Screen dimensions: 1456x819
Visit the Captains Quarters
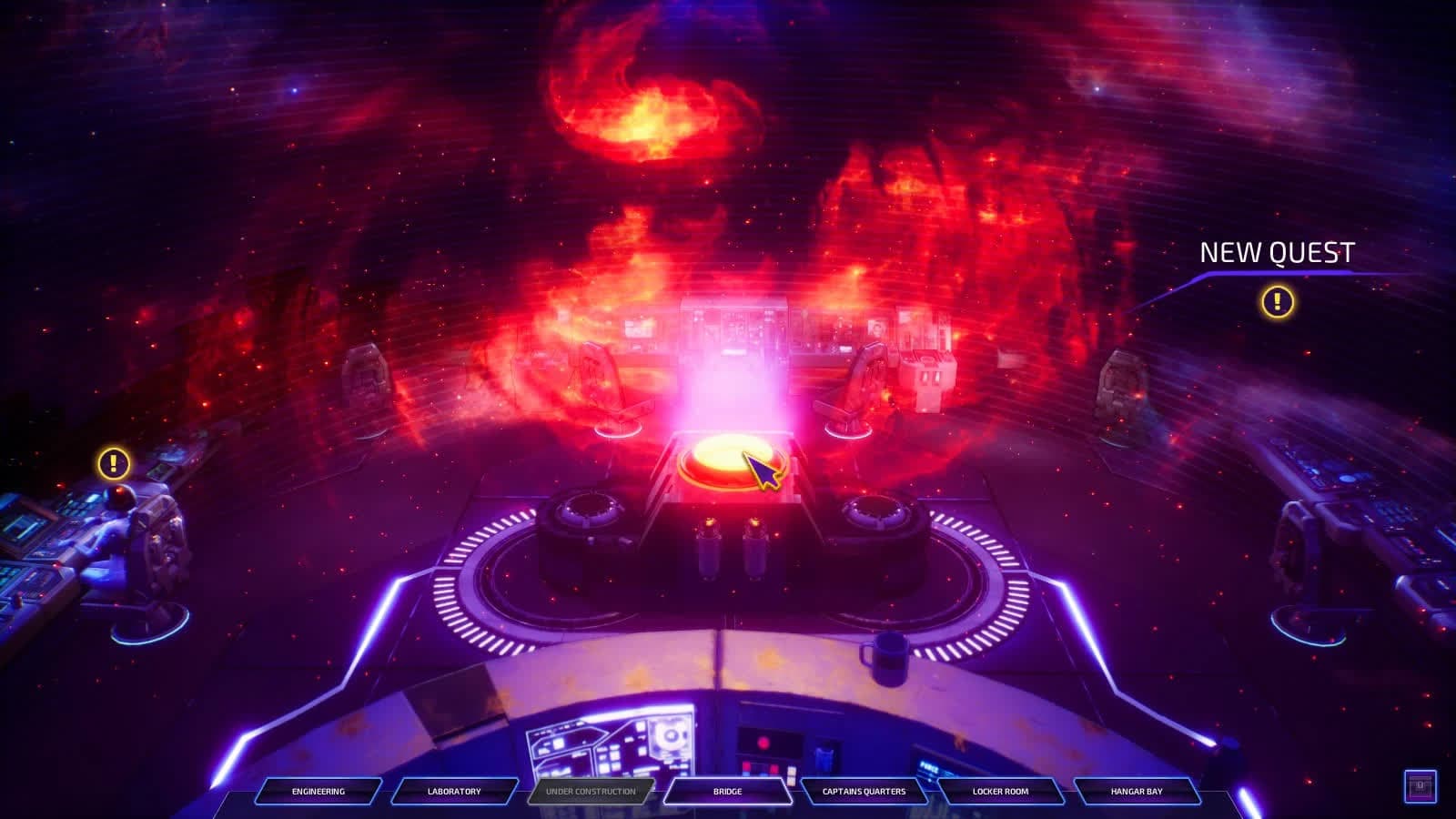click(864, 791)
